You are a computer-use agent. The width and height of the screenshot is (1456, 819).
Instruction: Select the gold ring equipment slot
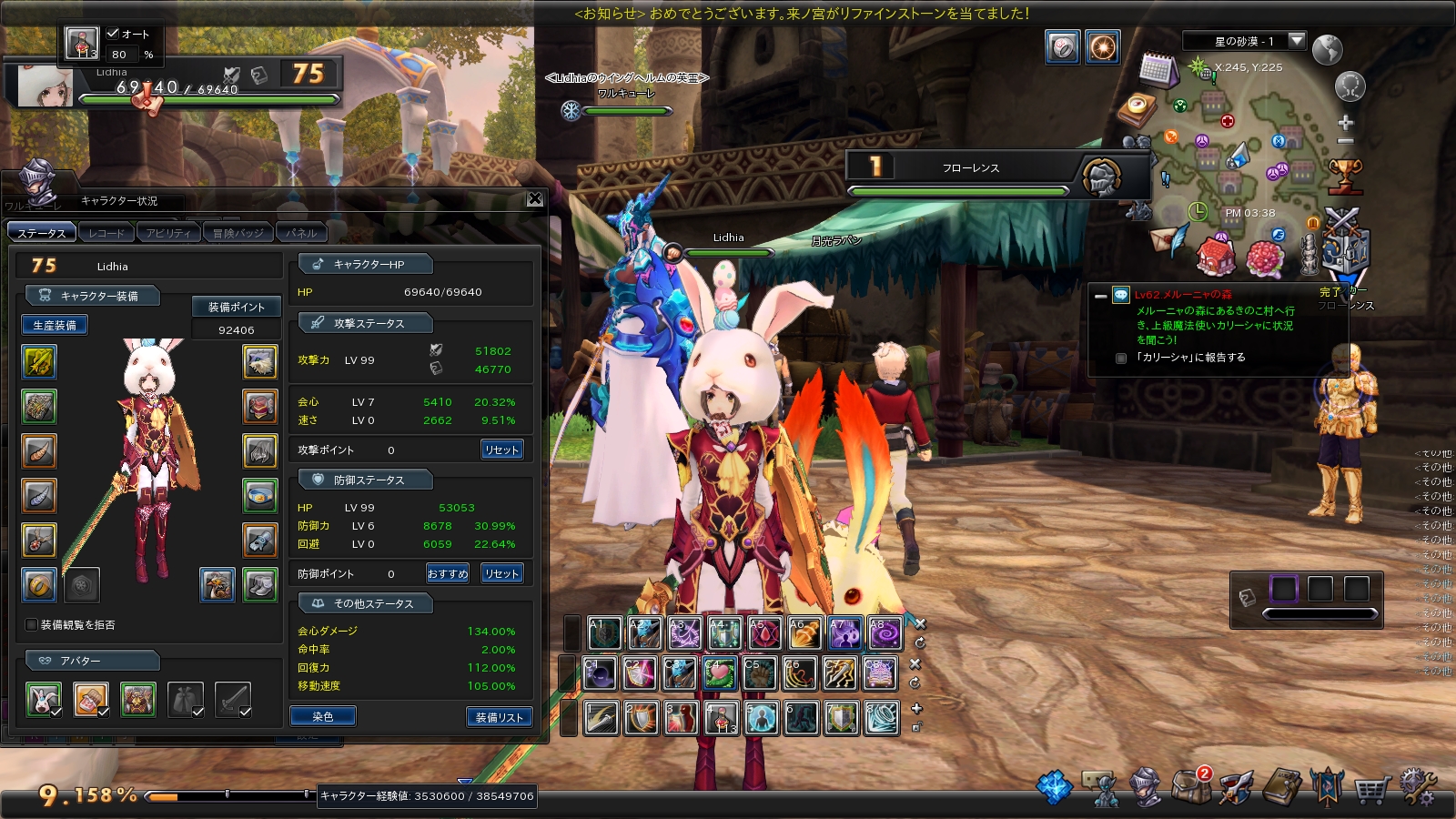click(x=39, y=585)
